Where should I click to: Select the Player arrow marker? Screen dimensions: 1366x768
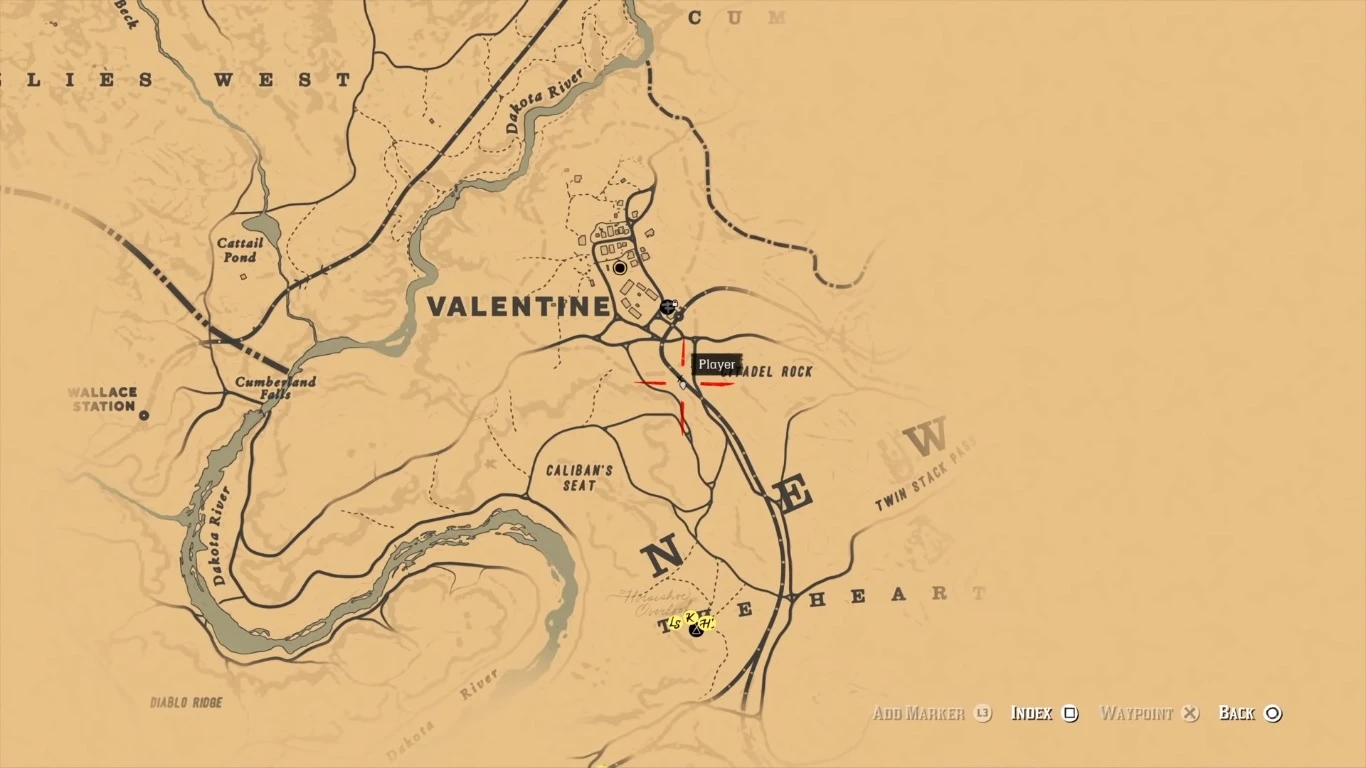[682, 383]
